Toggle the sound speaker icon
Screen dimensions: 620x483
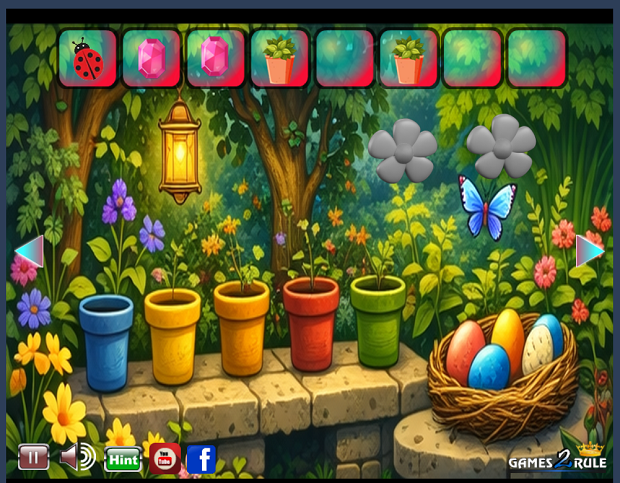point(77,458)
